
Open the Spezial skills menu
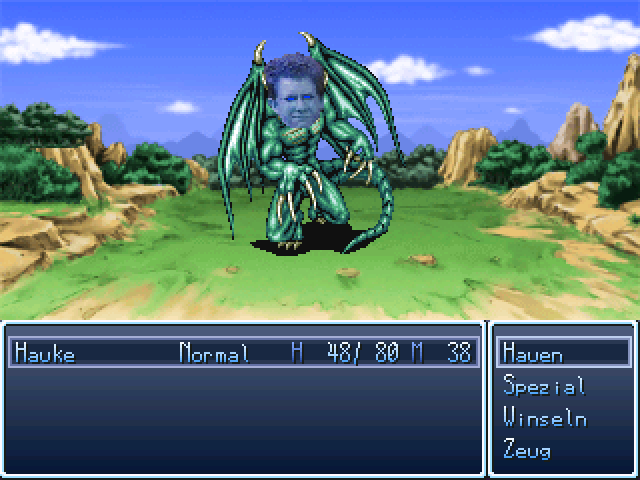click(544, 386)
